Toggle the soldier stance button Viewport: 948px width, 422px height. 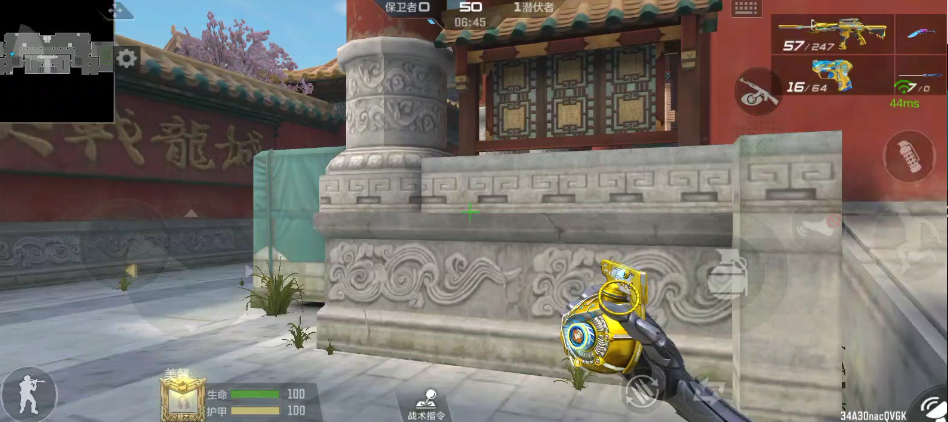27,393
